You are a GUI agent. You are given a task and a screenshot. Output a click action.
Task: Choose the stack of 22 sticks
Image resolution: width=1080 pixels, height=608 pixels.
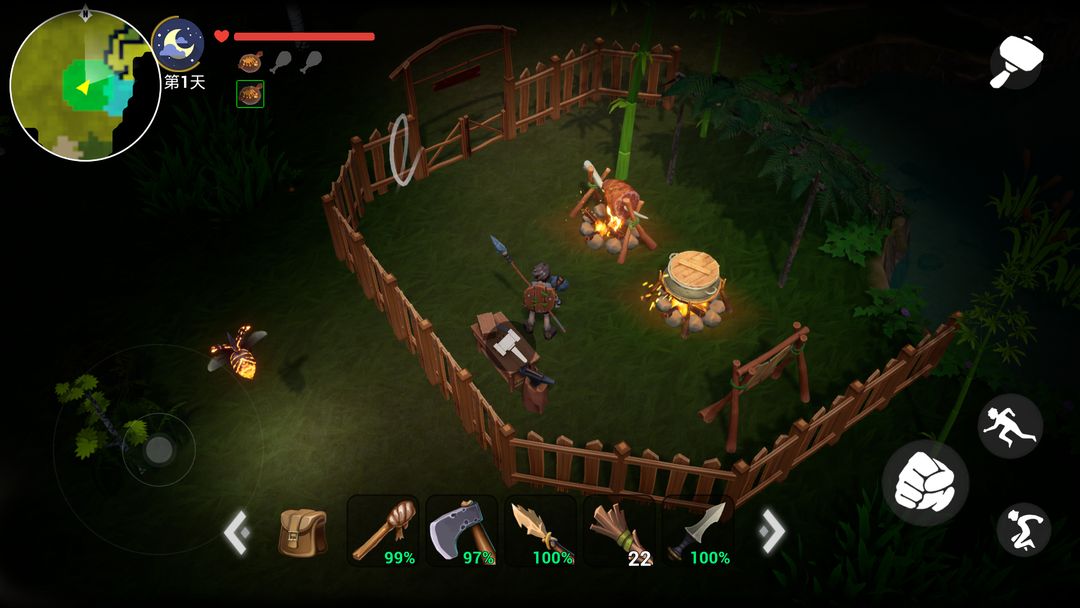click(x=618, y=531)
